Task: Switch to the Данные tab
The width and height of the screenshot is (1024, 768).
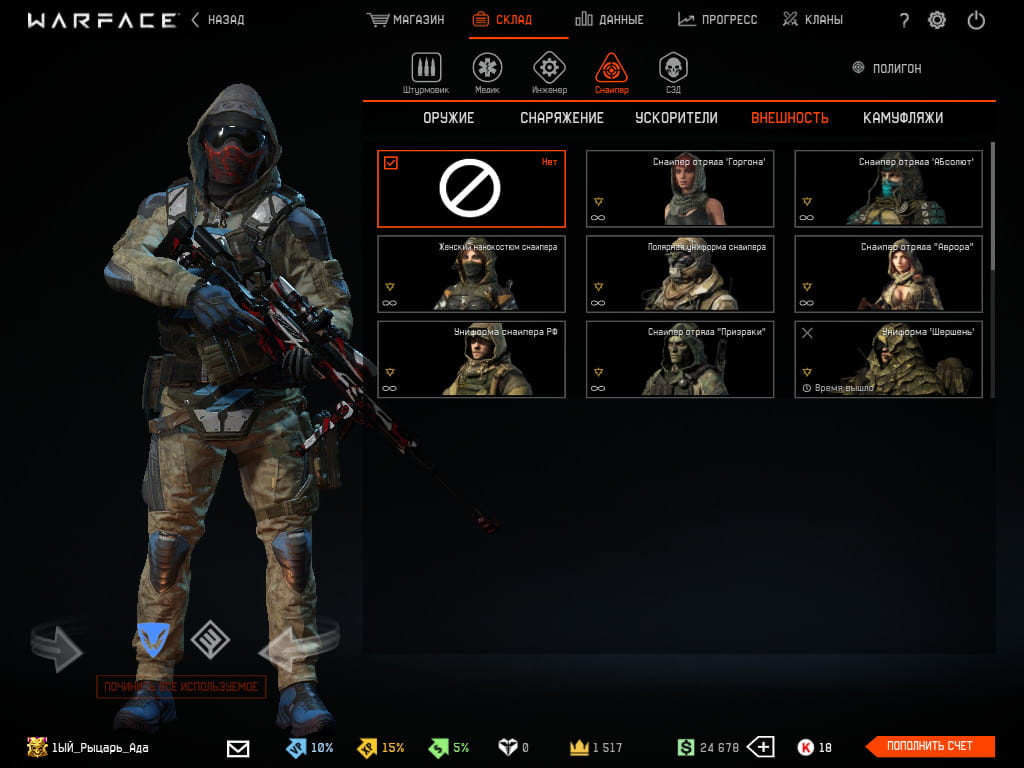Action: 609,20
